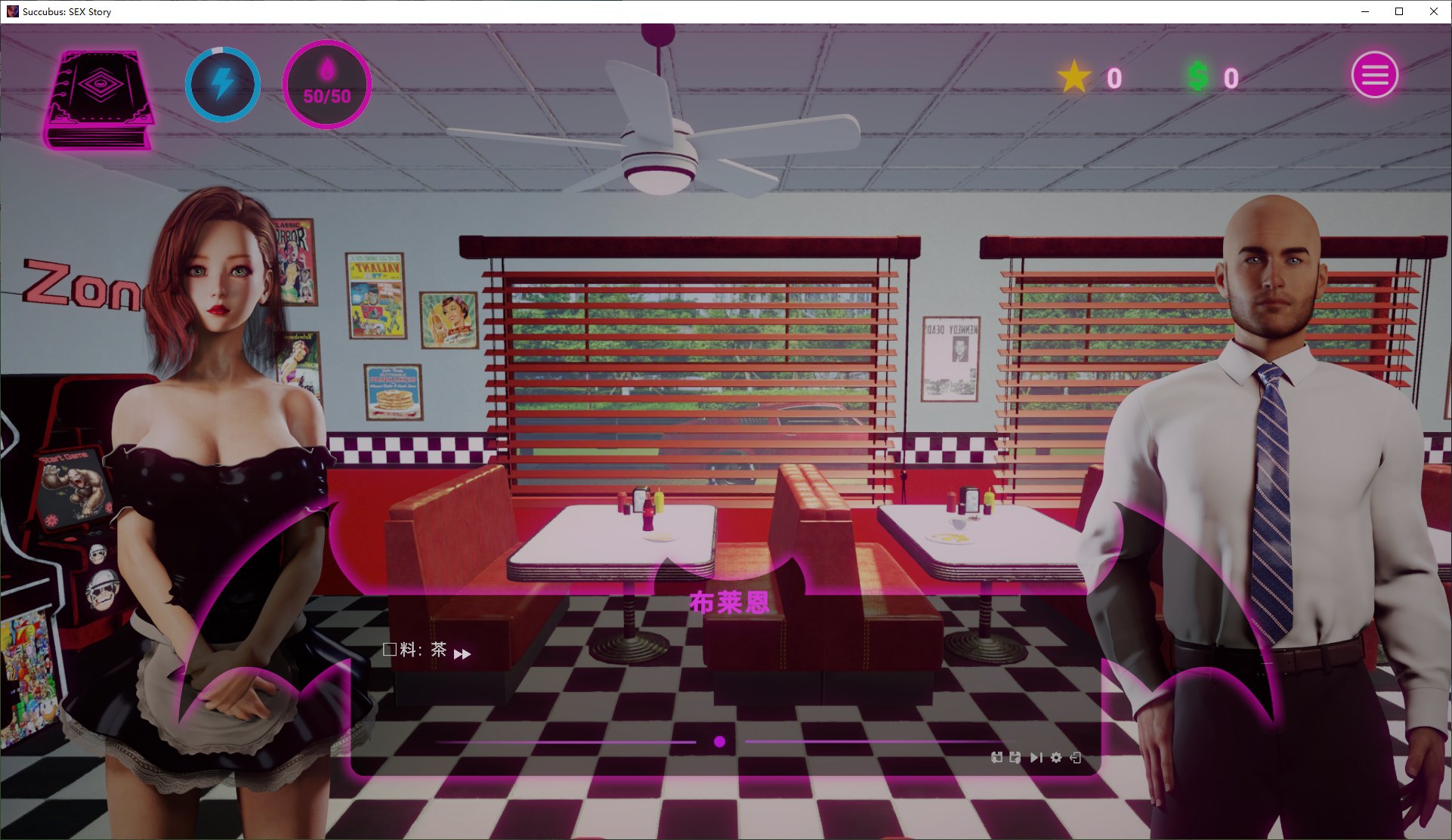Exit using the door-arrow icon
This screenshot has height=840, width=1452.
click(1076, 758)
